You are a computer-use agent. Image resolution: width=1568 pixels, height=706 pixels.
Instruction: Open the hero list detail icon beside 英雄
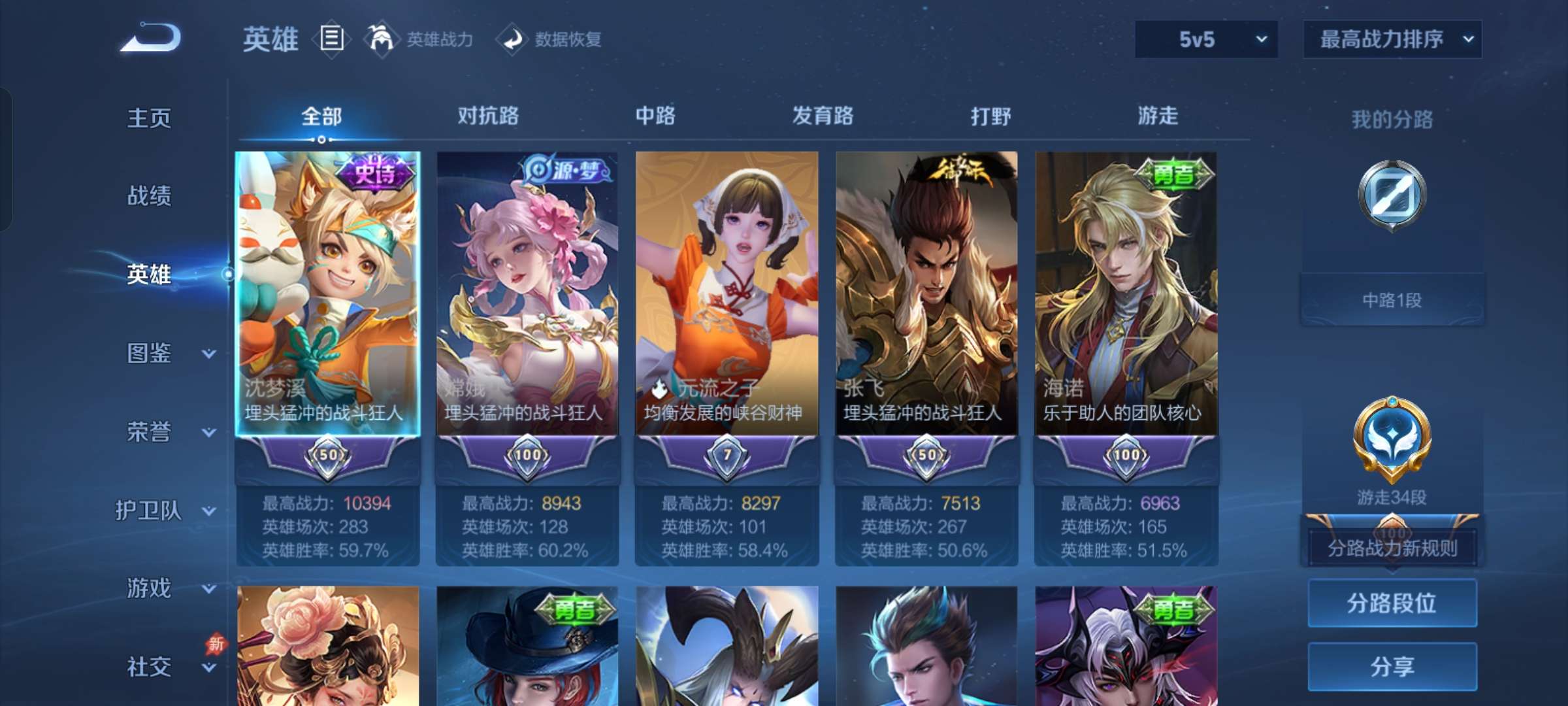pyautogui.click(x=331, y=39)
